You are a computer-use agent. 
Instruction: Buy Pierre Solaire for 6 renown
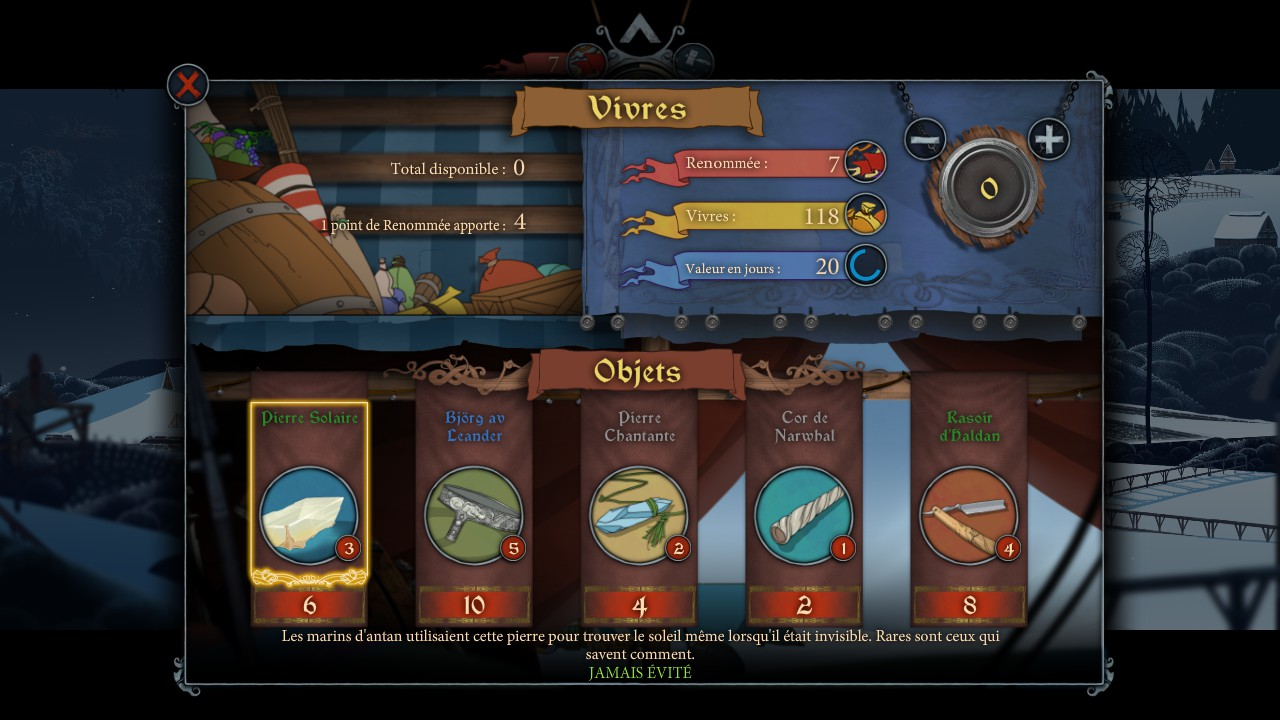(x=309, y=605)
